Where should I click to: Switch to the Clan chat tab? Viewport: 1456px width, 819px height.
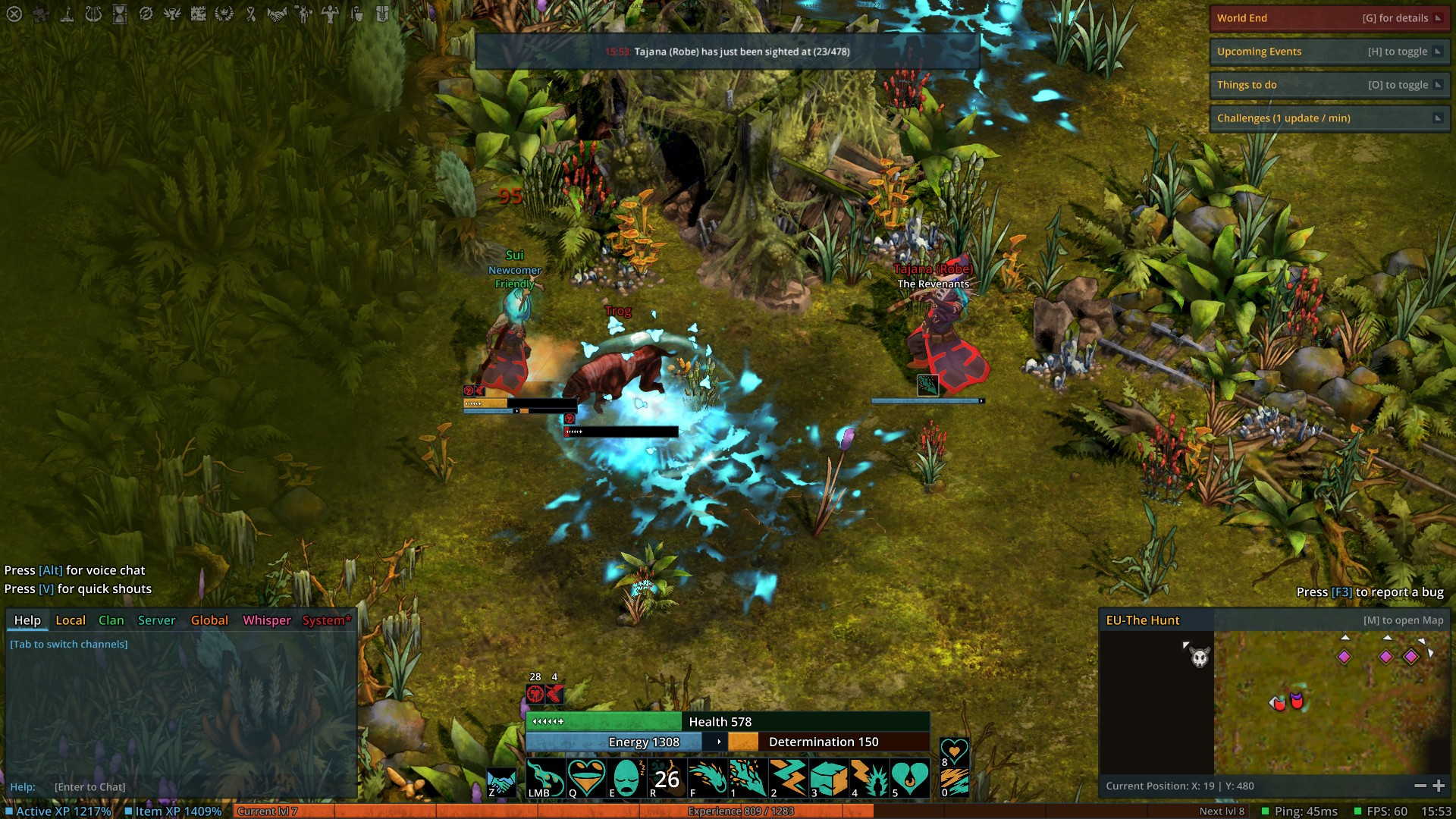point(111,620)
